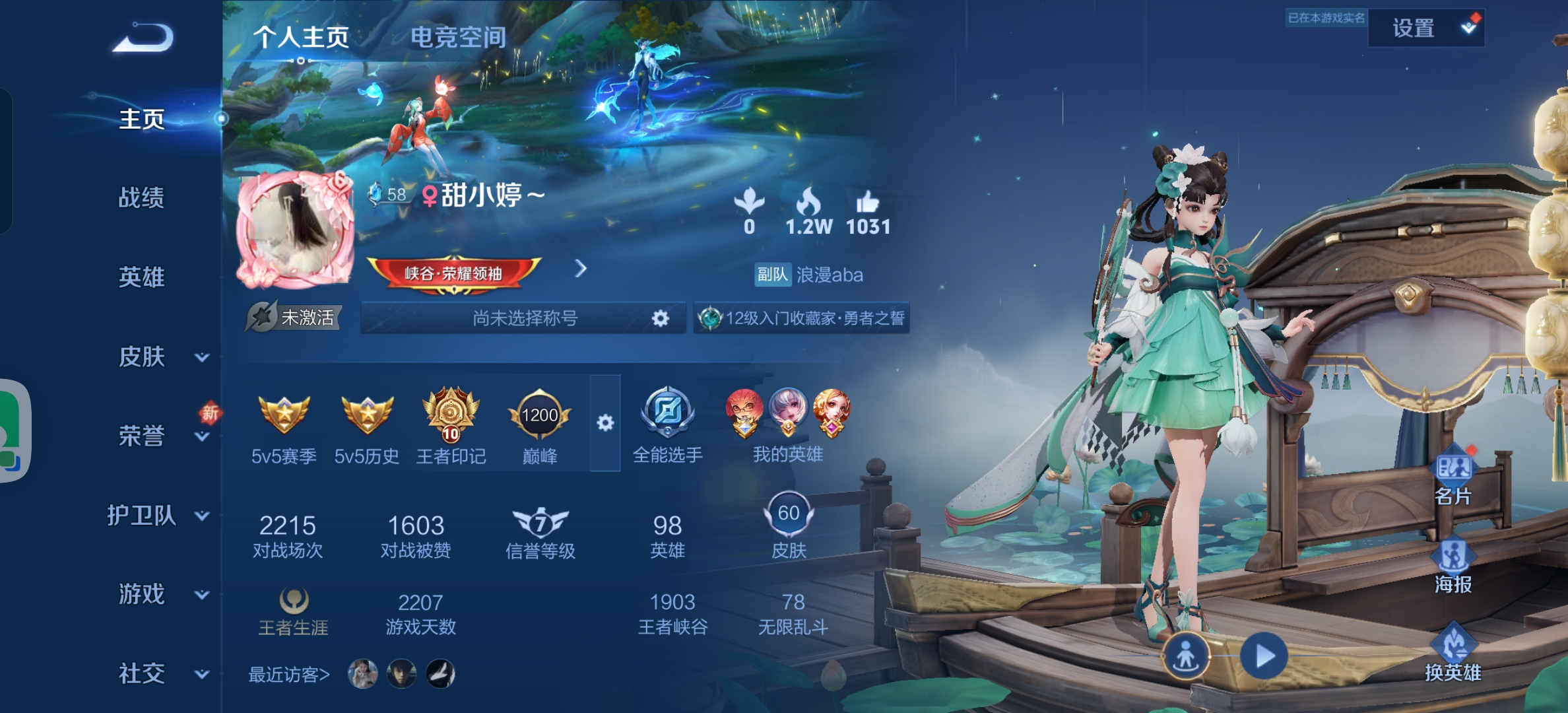Image resolution: width=1568 pixels, height=713 pixels.
Task: Click the player avatar portrait
Action: coord(295,230)
